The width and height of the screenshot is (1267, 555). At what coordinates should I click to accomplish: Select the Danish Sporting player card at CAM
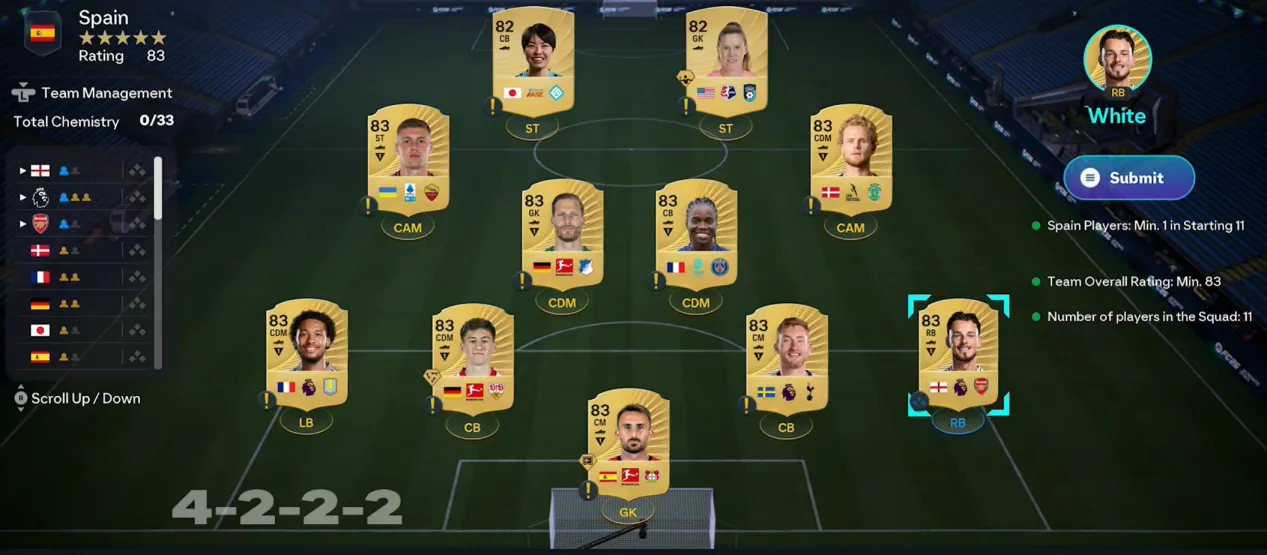point(850,160)
